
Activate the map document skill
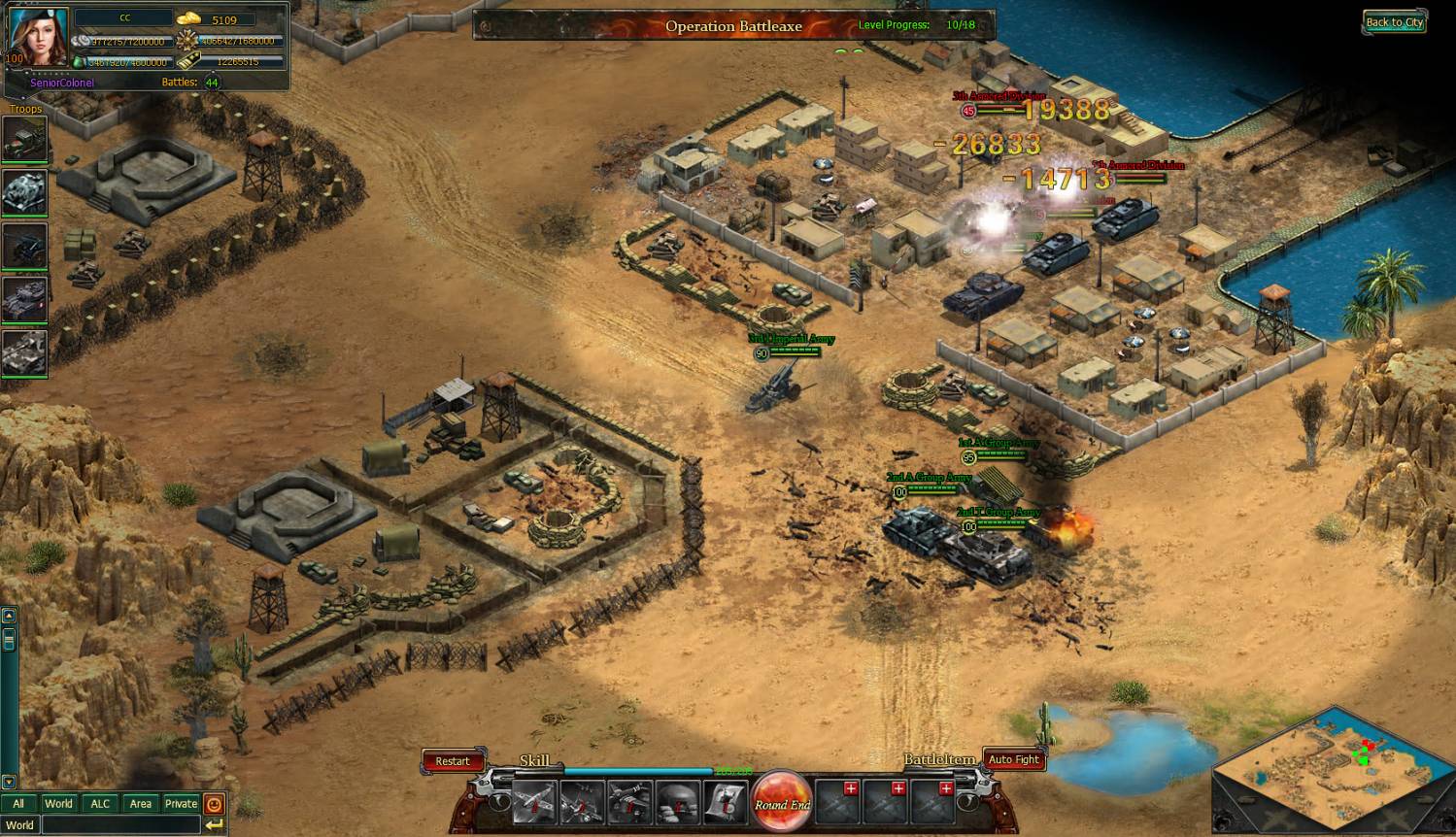tap(726, 802)
